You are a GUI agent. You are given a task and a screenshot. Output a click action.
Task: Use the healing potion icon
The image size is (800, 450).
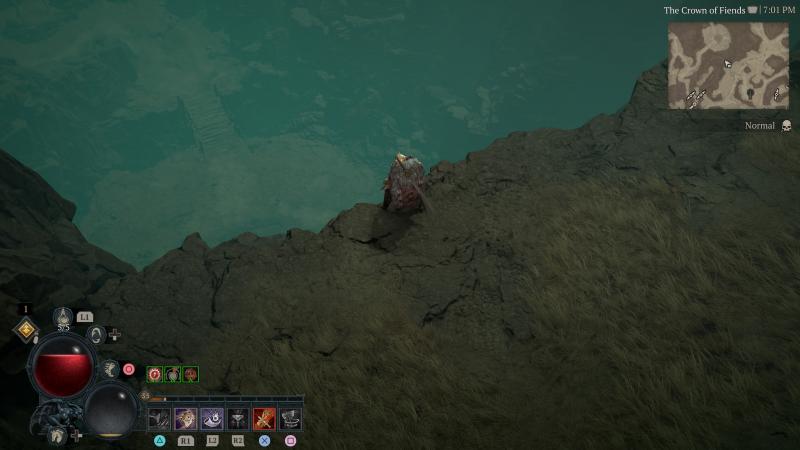(x=63, y=317)
